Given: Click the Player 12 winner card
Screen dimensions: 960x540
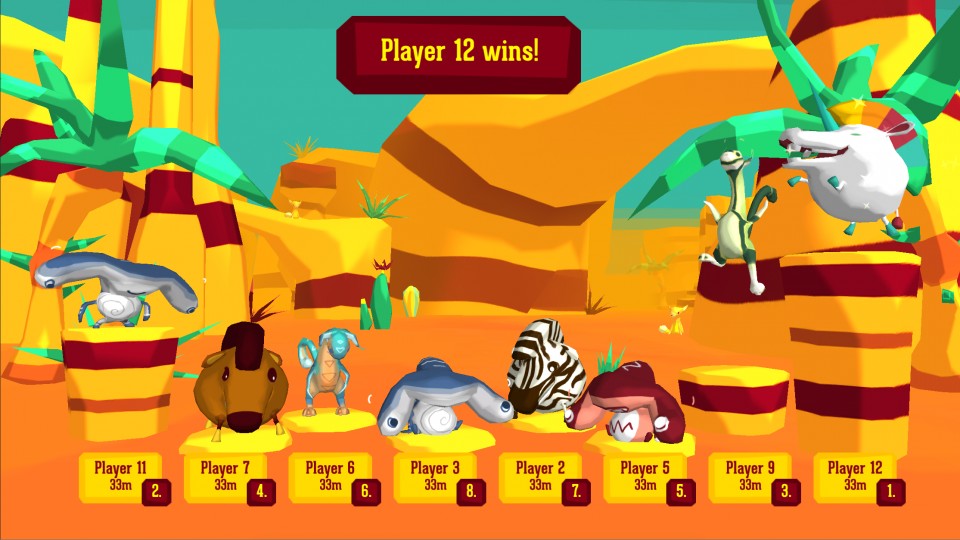Looking at the screenshot, I should pos(857,477).
